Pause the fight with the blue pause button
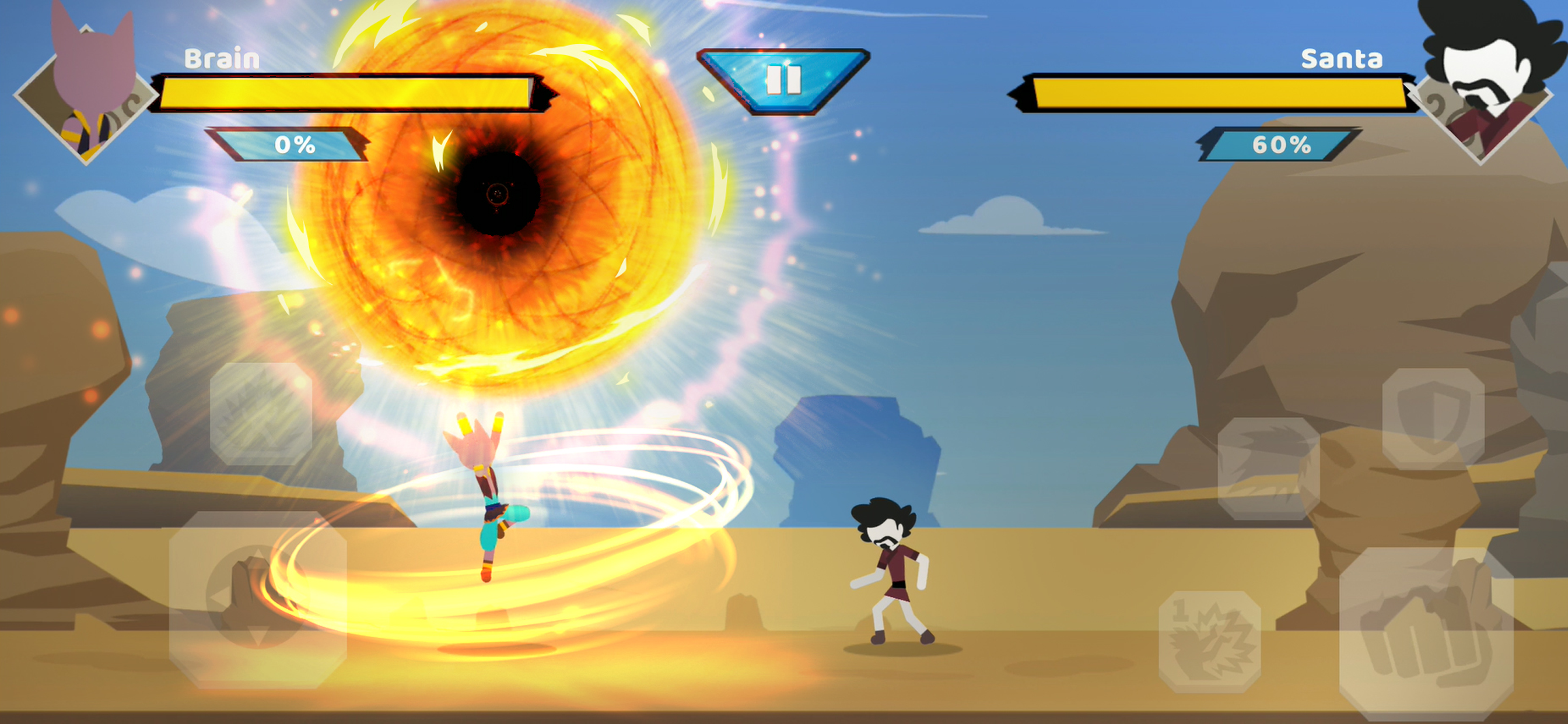Screen dimensions: 1568x724 point(783,80)
